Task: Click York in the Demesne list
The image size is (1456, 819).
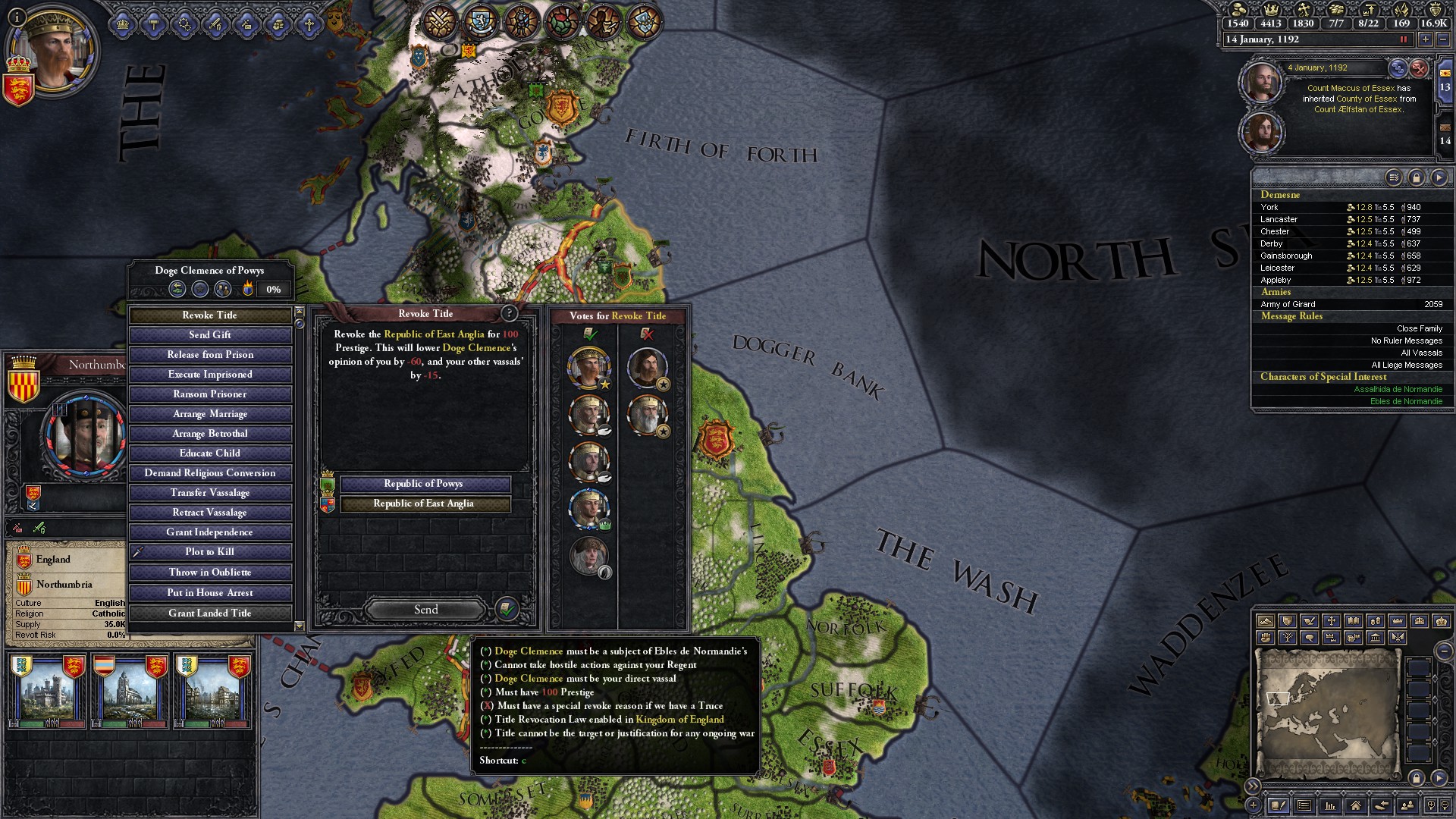Action: tap(1269, 207)
